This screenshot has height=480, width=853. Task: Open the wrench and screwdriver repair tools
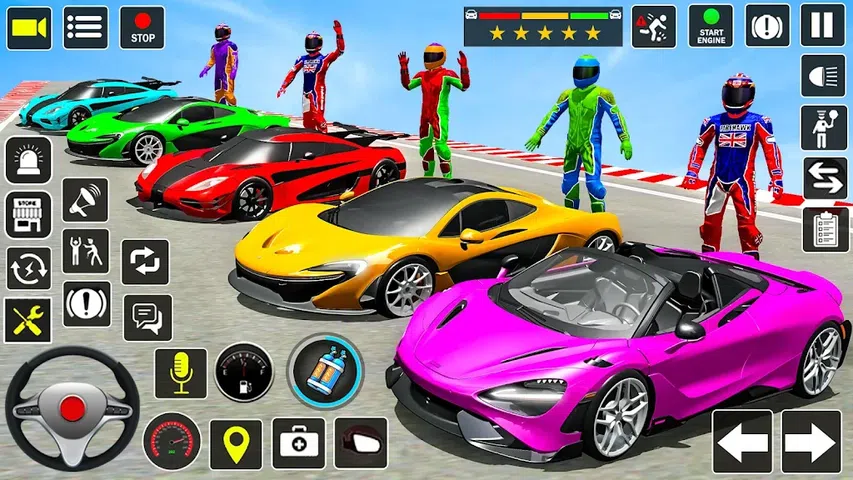point(28,320)
